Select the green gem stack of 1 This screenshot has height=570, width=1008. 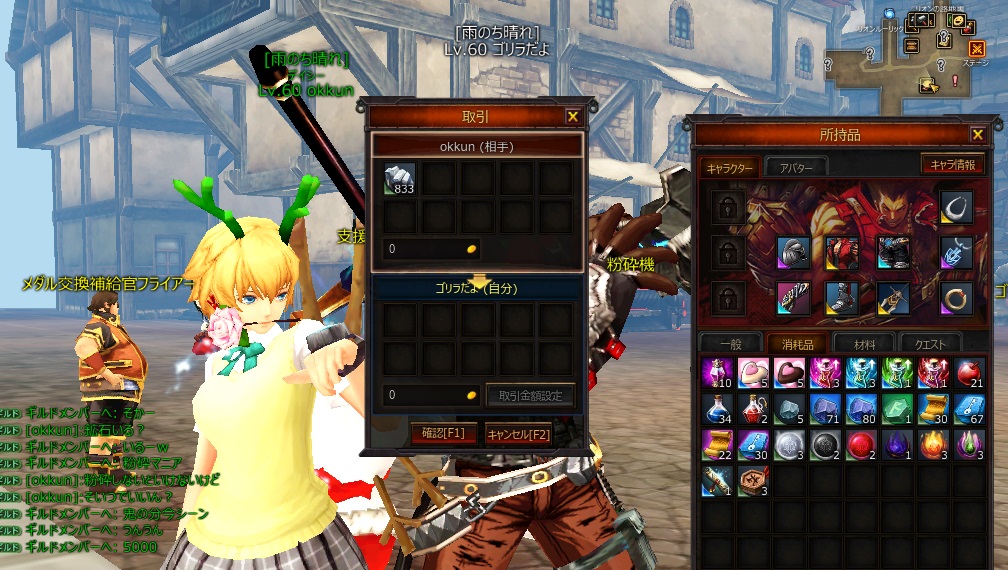pos(896,408)
